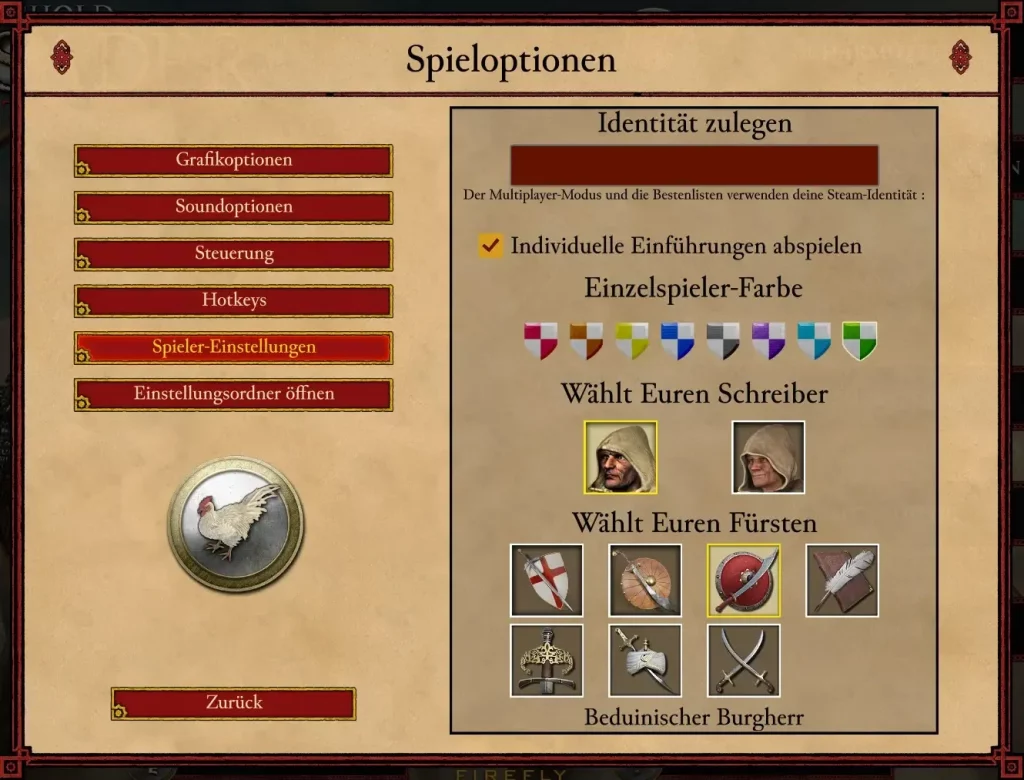Select the yellow player color shield
This screenshot has height=780, width=1024.
coord(632,340)
